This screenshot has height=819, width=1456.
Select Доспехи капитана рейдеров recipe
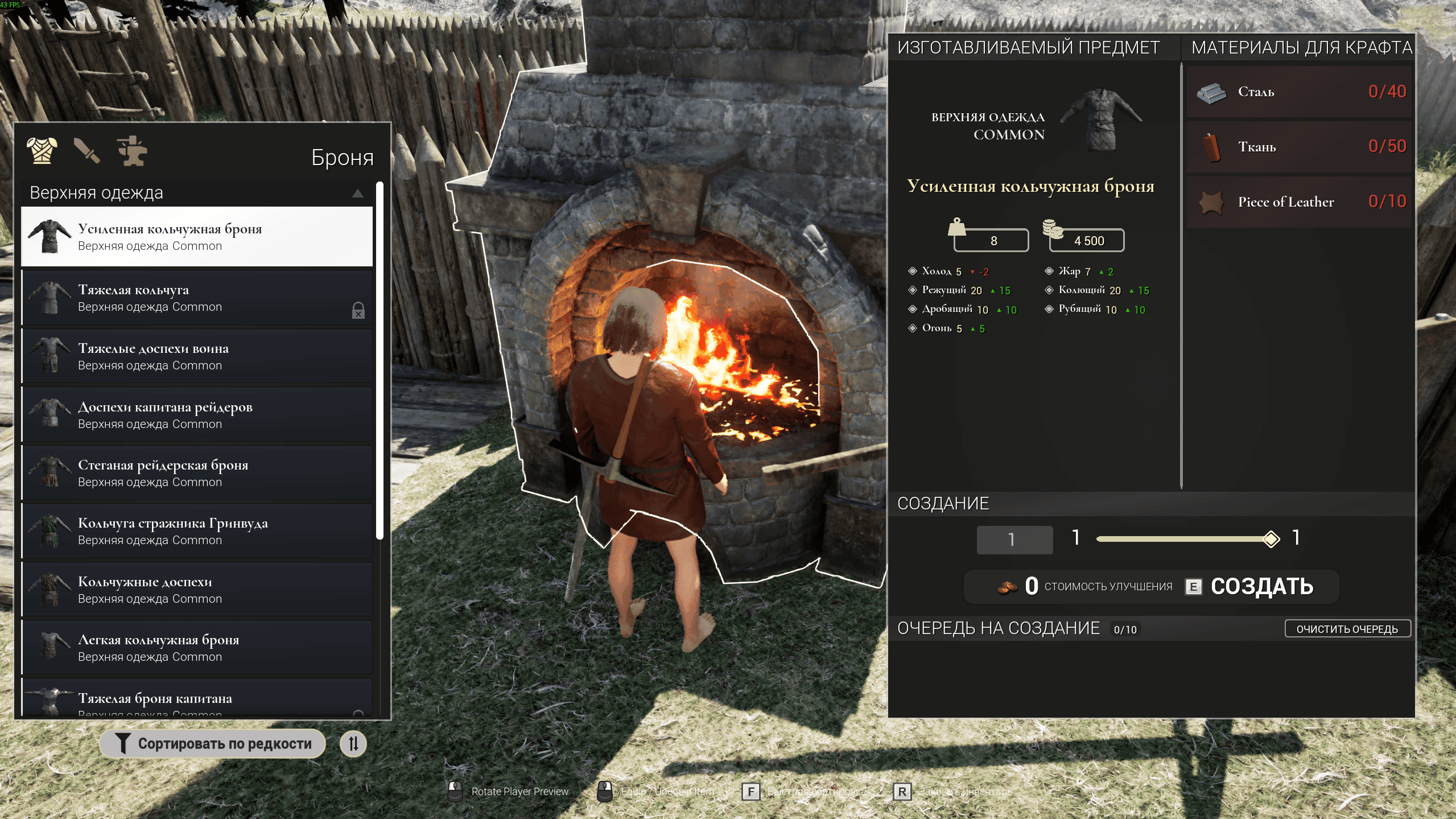pos(197,415)
